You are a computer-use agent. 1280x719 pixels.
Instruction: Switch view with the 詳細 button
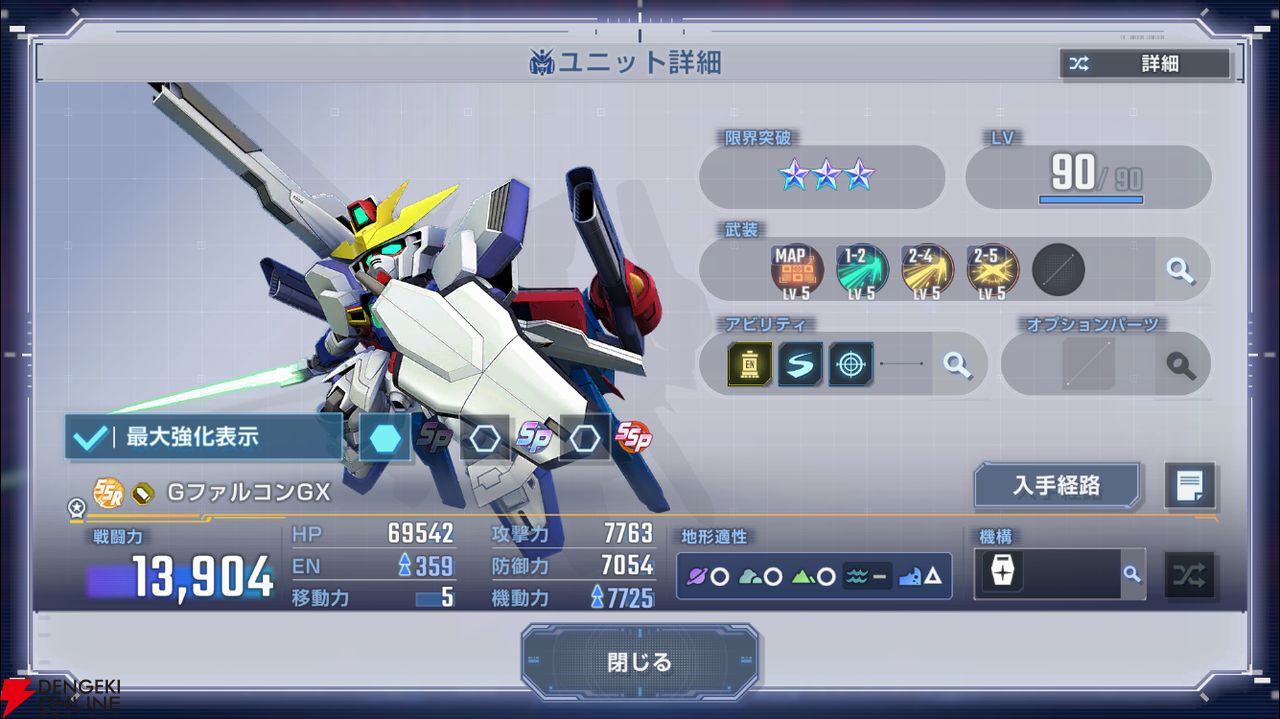(1144, 64)
